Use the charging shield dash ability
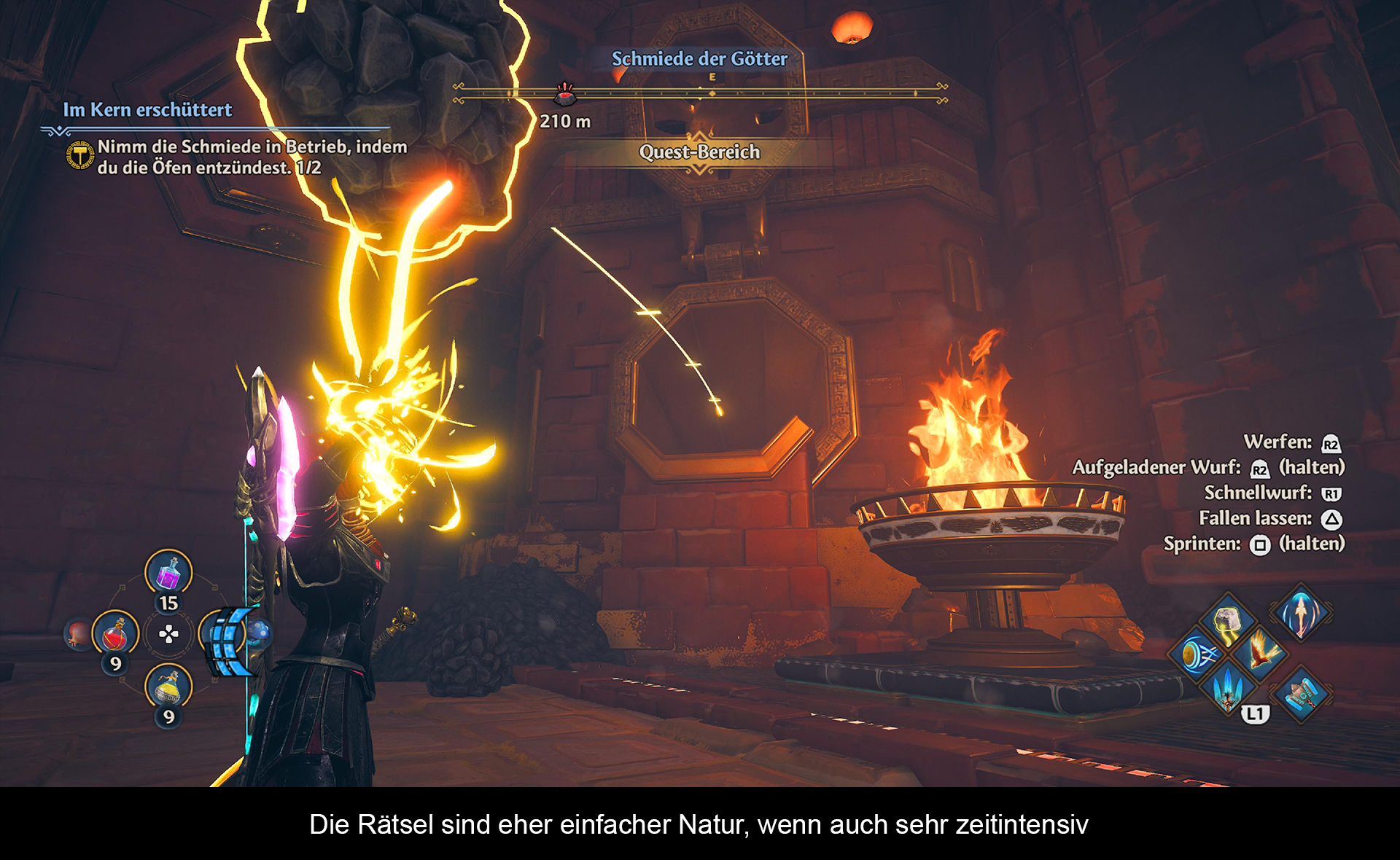This screenshot has height=860, width=1400. (x=1196, y=654)
